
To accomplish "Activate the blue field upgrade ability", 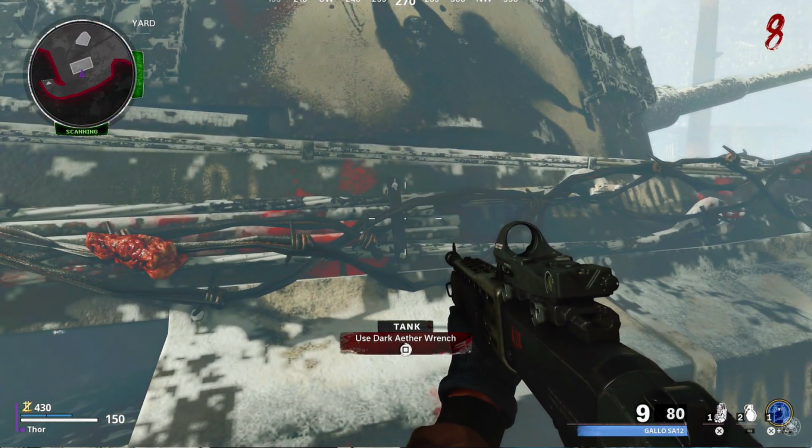I will pos(778,413).
